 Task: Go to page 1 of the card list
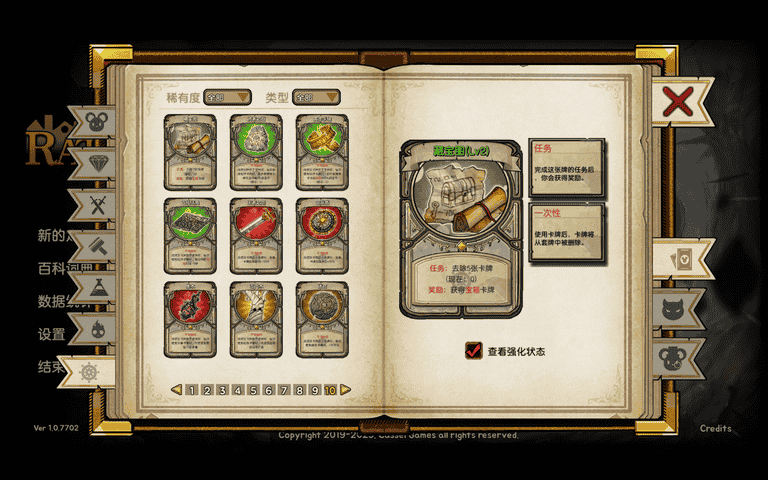(x=191, y=390)
